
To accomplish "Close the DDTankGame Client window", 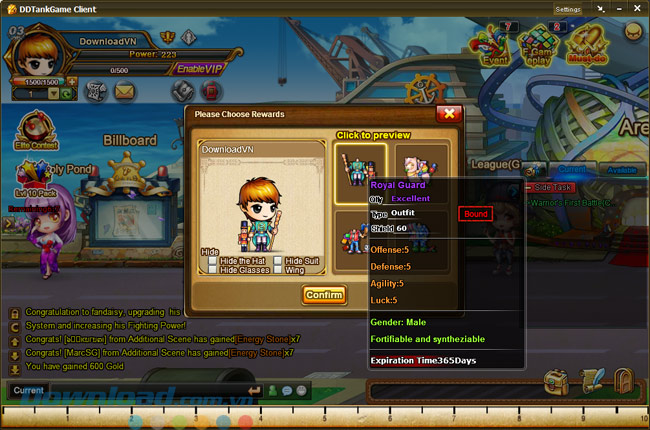I will 640,9.
